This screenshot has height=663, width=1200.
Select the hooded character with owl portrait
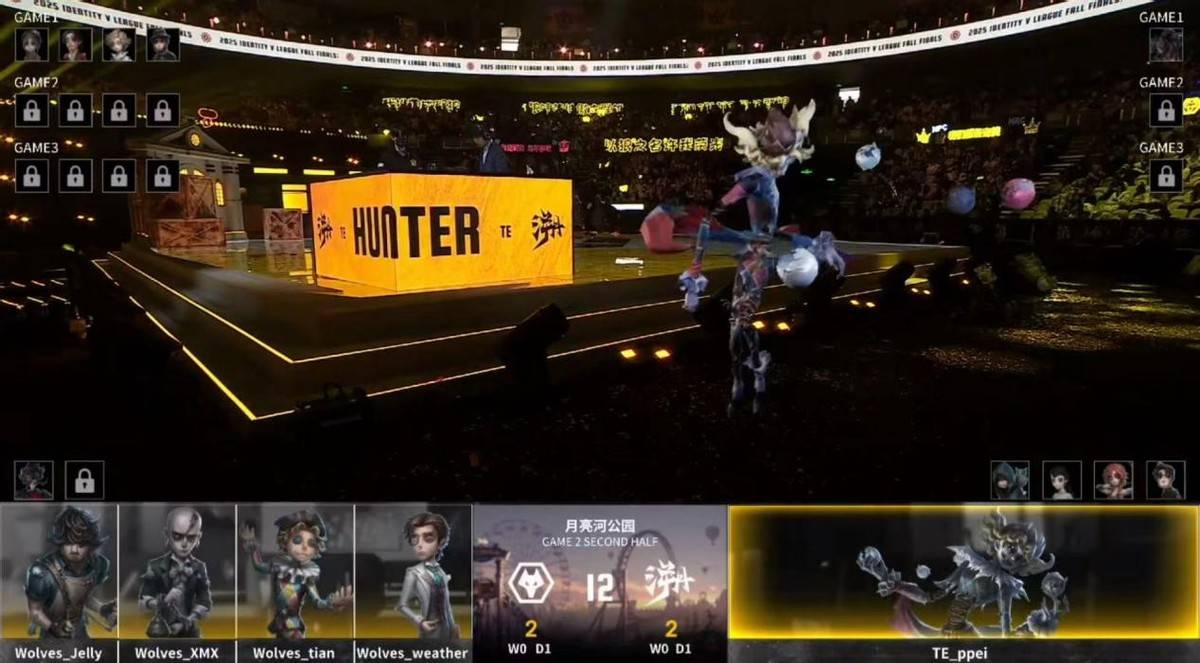pos(1010,480)
